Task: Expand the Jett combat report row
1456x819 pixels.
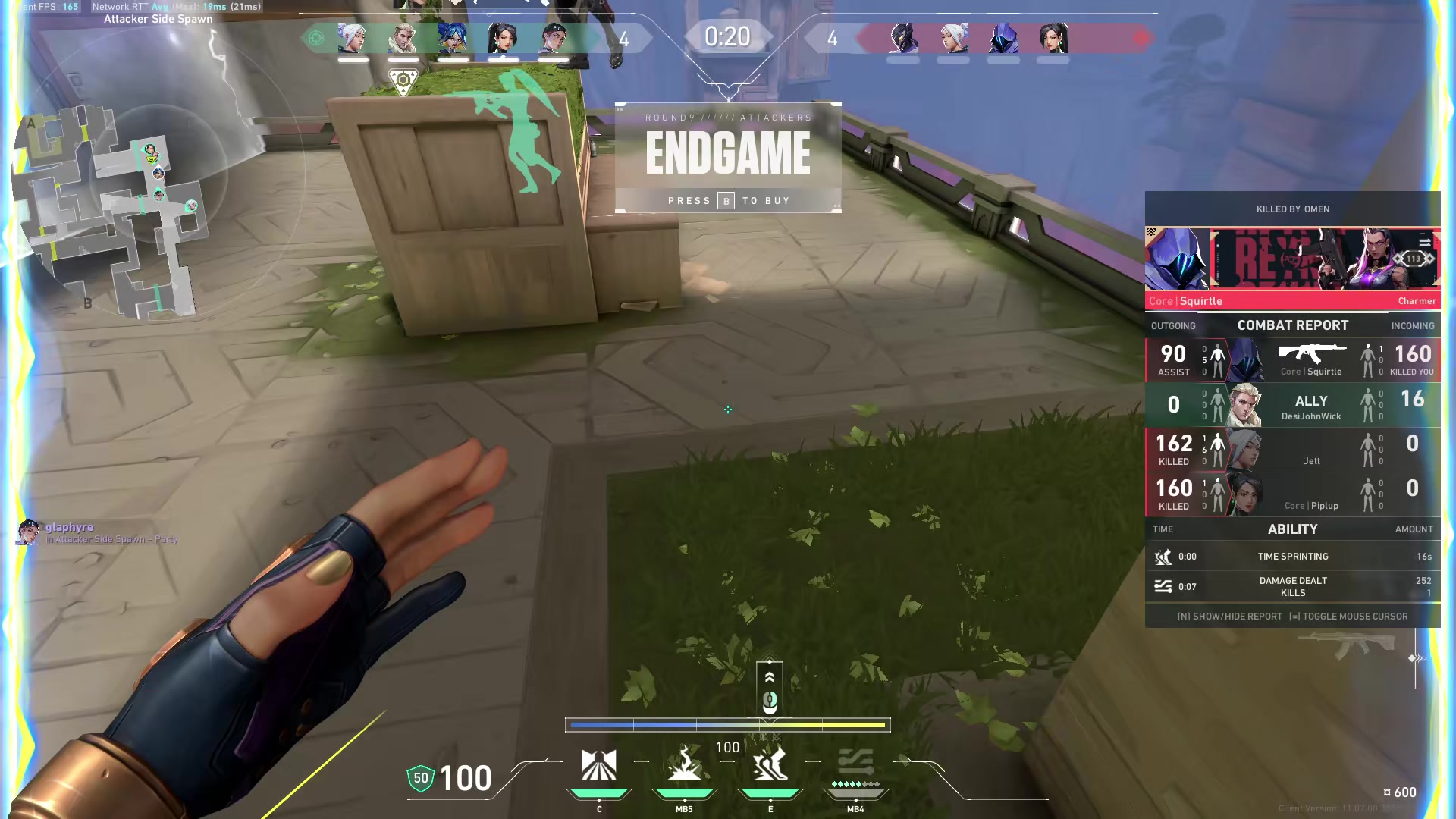Action: point(1289,450)
